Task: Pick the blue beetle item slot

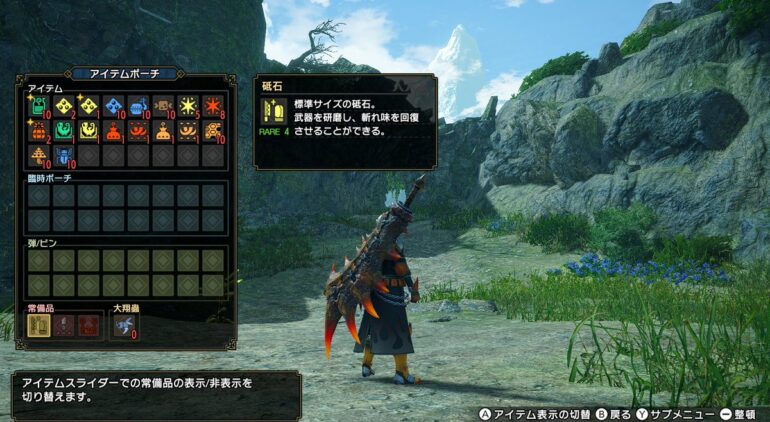Action: (64, 156)
